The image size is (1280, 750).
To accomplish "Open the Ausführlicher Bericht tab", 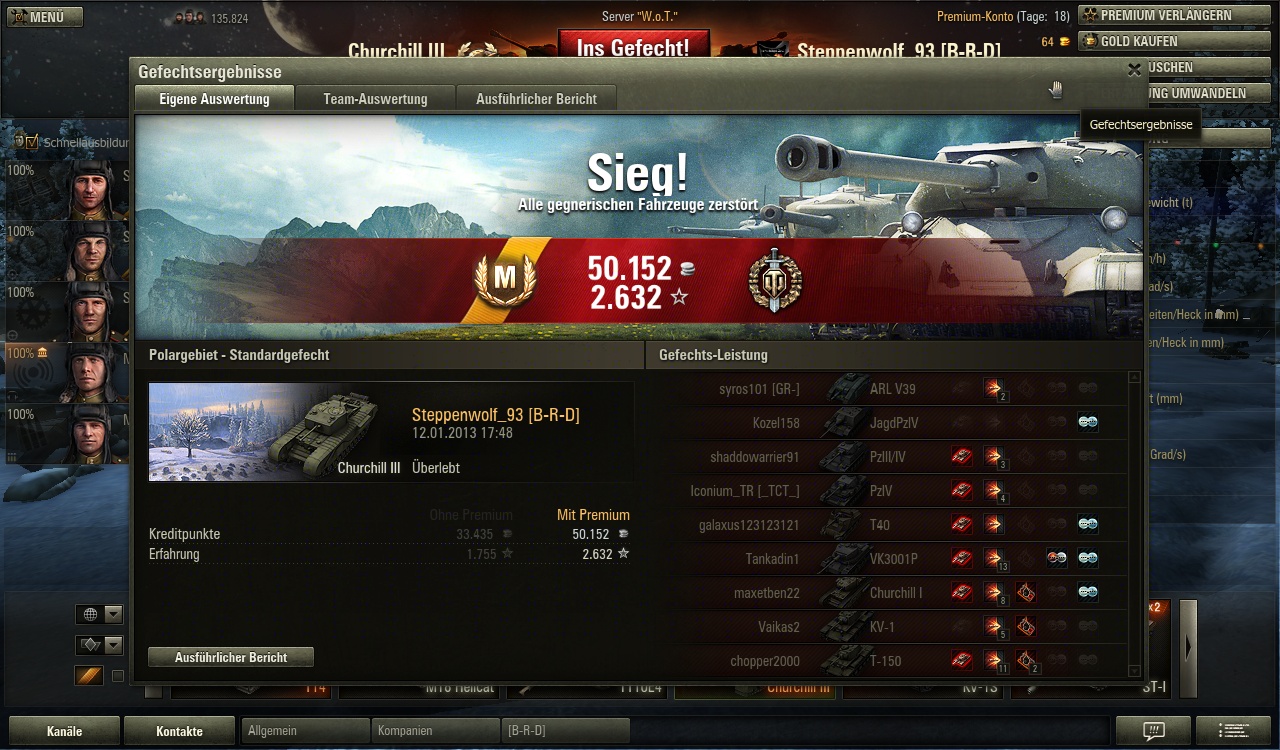I will point(536,99).
